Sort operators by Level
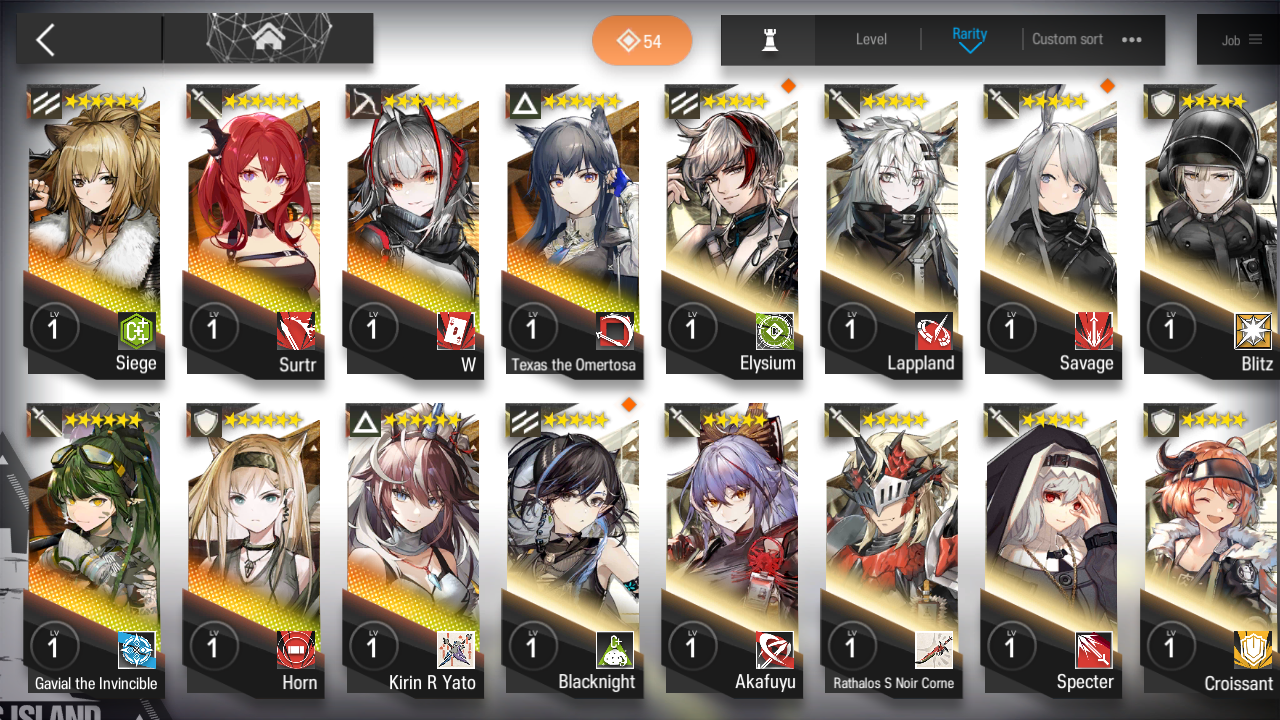This screenshot has height=720, width=1280. pos(871,40)
